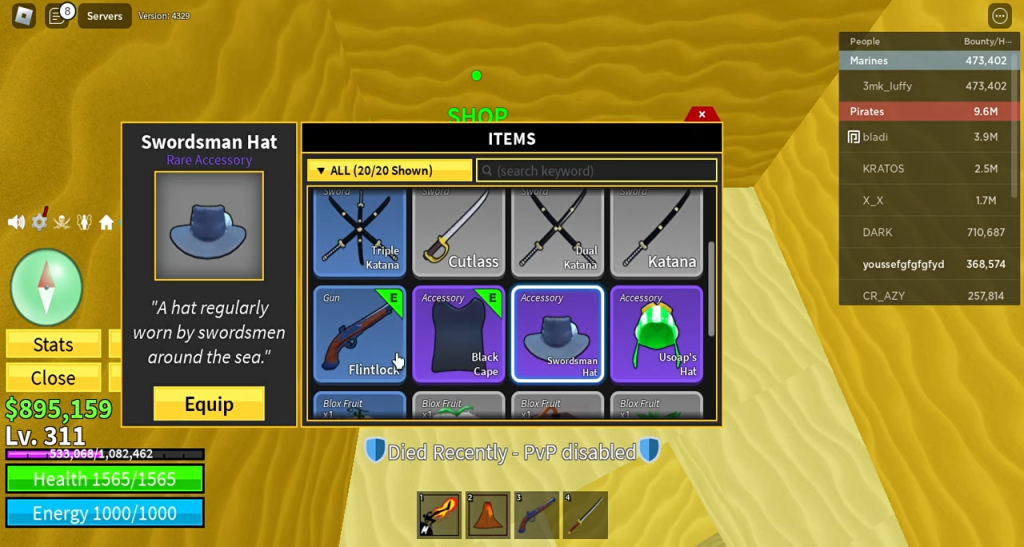Close the shop window with the red X
This screenshot has width=1024, height=547.
pyautogui.click(x=702, y=115)
